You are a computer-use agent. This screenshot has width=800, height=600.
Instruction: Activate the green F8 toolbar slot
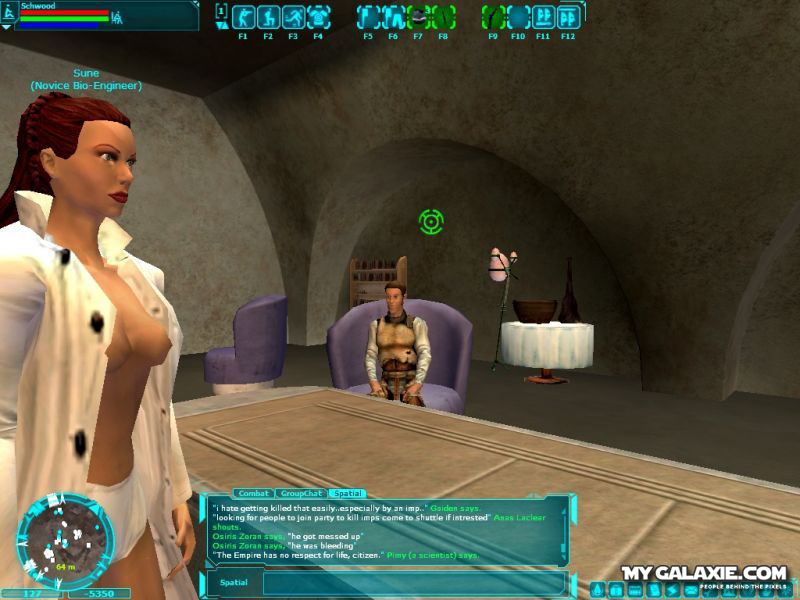pos(444,17)
